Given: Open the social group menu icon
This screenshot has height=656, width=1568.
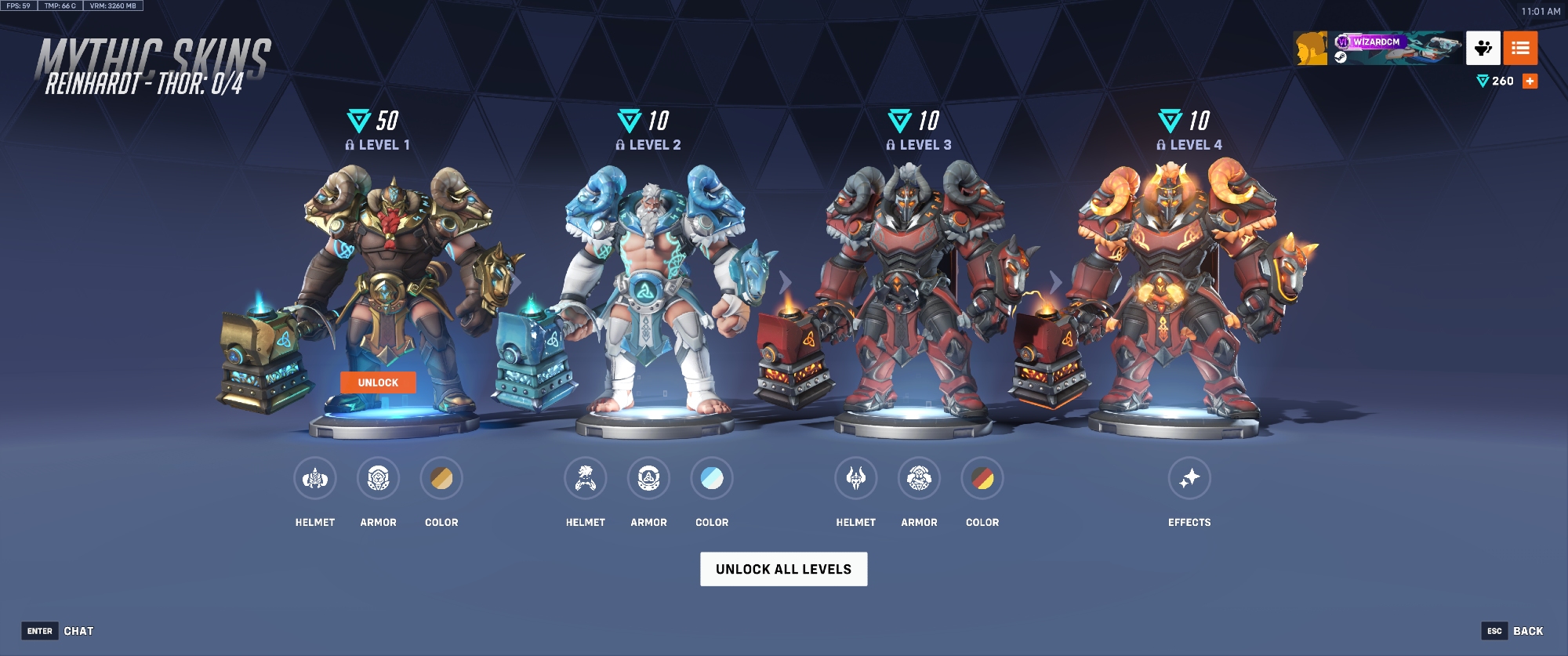Looking at the screenshot, I should point(1483,49).
